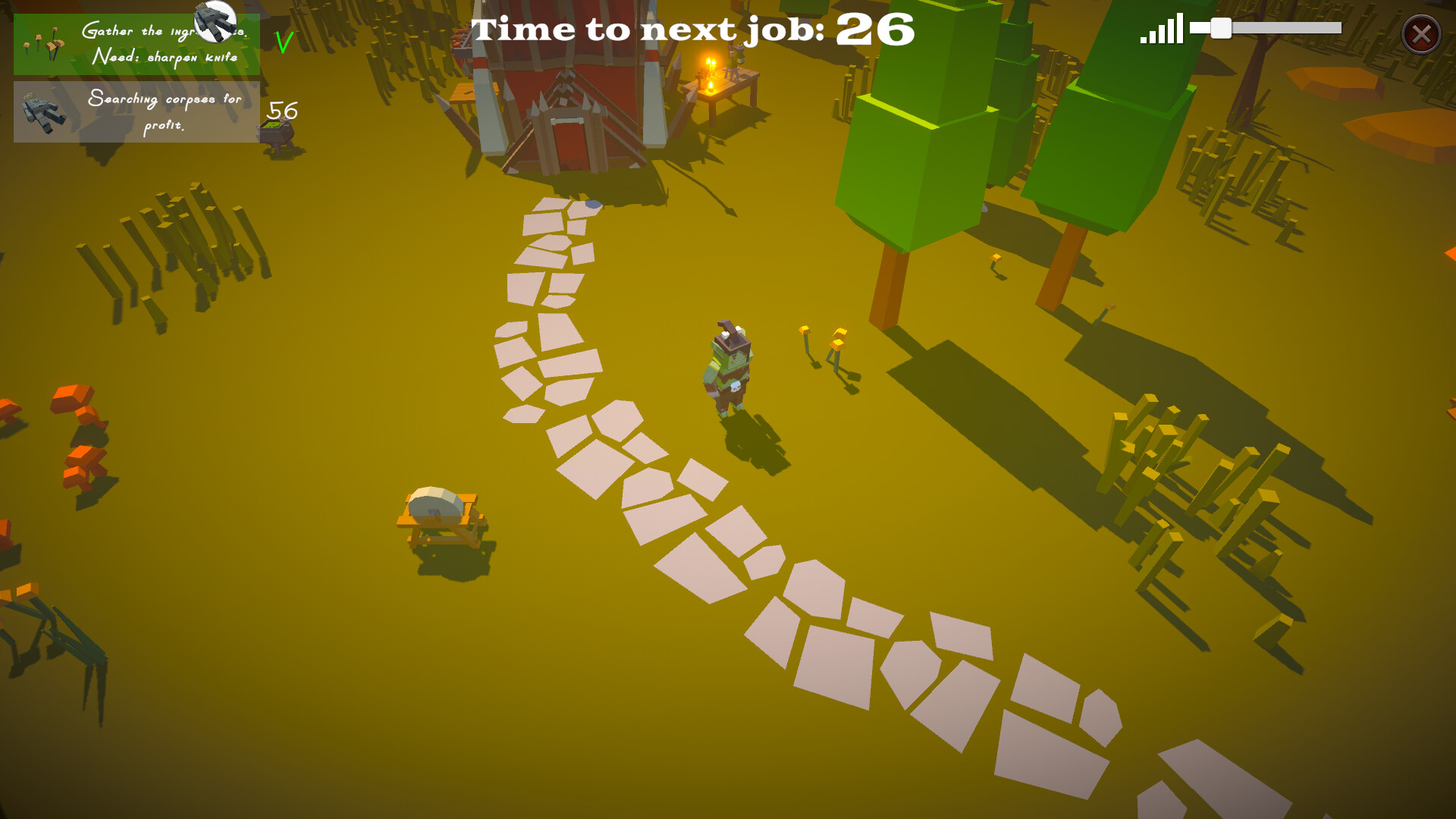Select the "Searching corpses for profit" job card
Viewport: 1456px width, 819px height.
click(136, 112)
